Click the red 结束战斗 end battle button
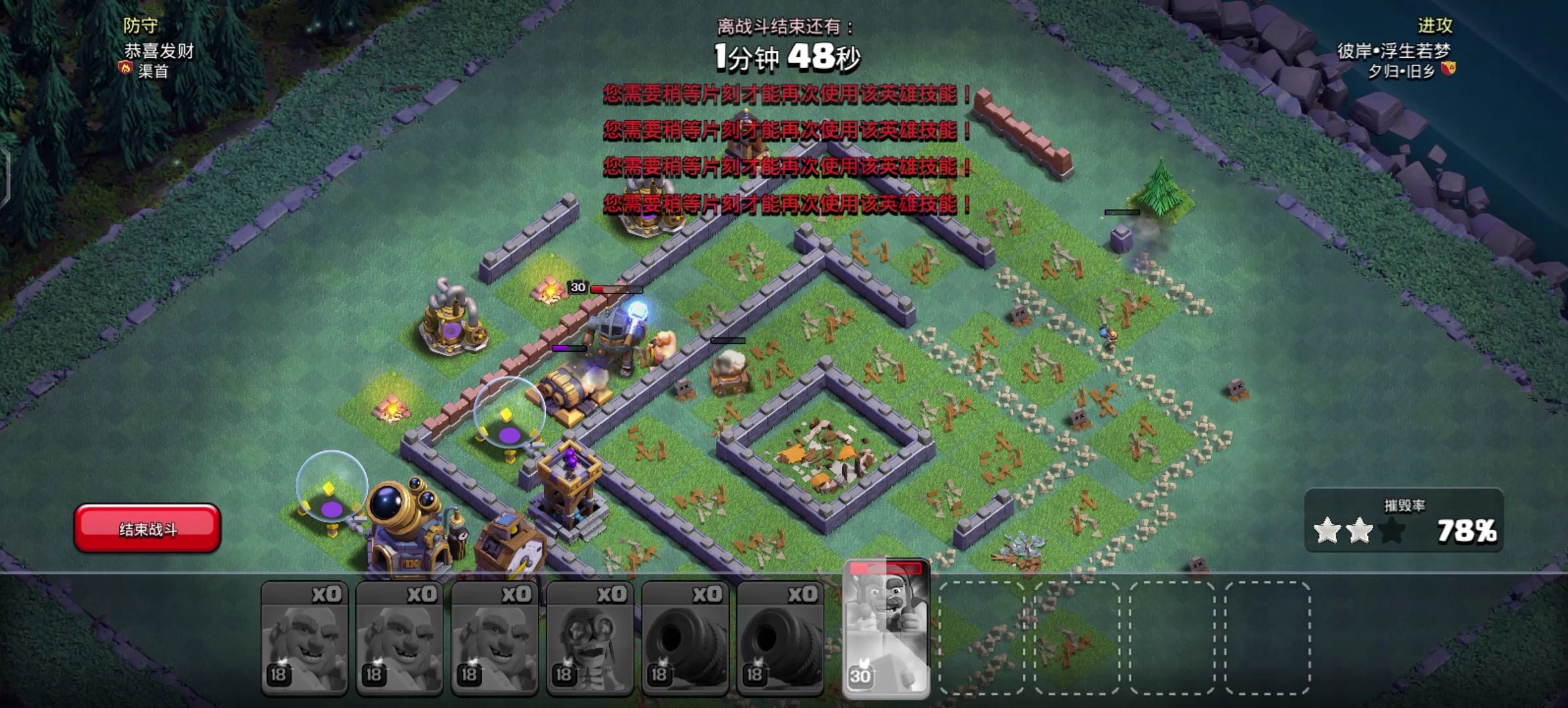The image size is (1568, 708). point(147,528)
